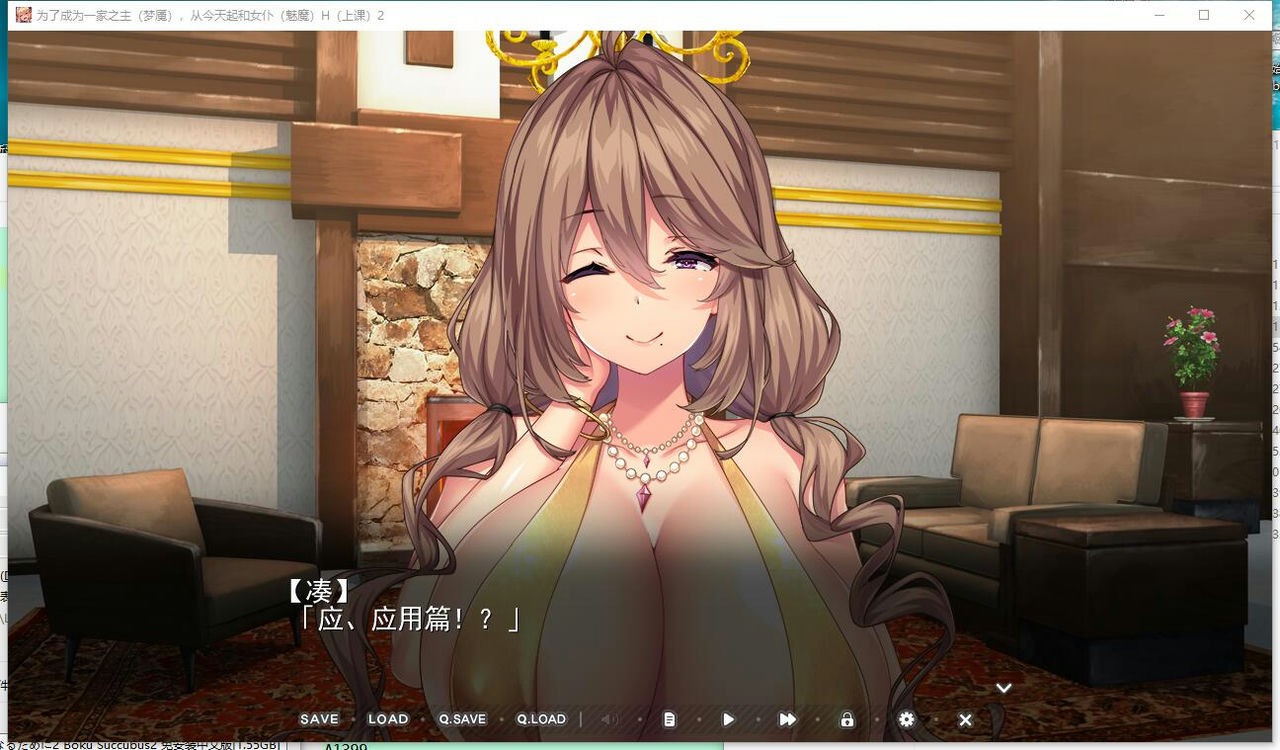
Task: Perform a quick load with Q.LOAD
Action: [x=540, y=719]
